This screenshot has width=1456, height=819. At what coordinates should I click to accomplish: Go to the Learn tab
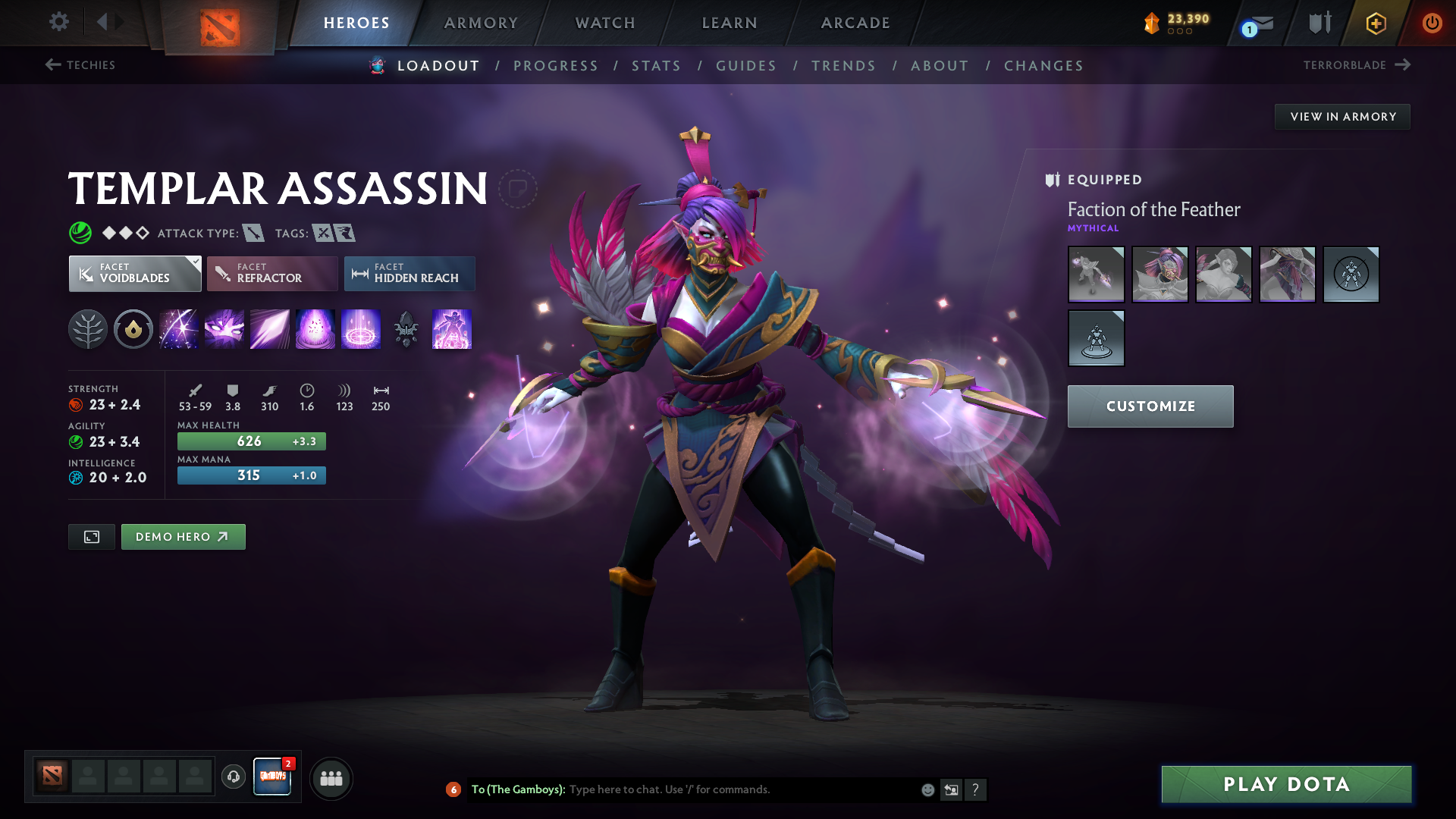click(730, 23)
